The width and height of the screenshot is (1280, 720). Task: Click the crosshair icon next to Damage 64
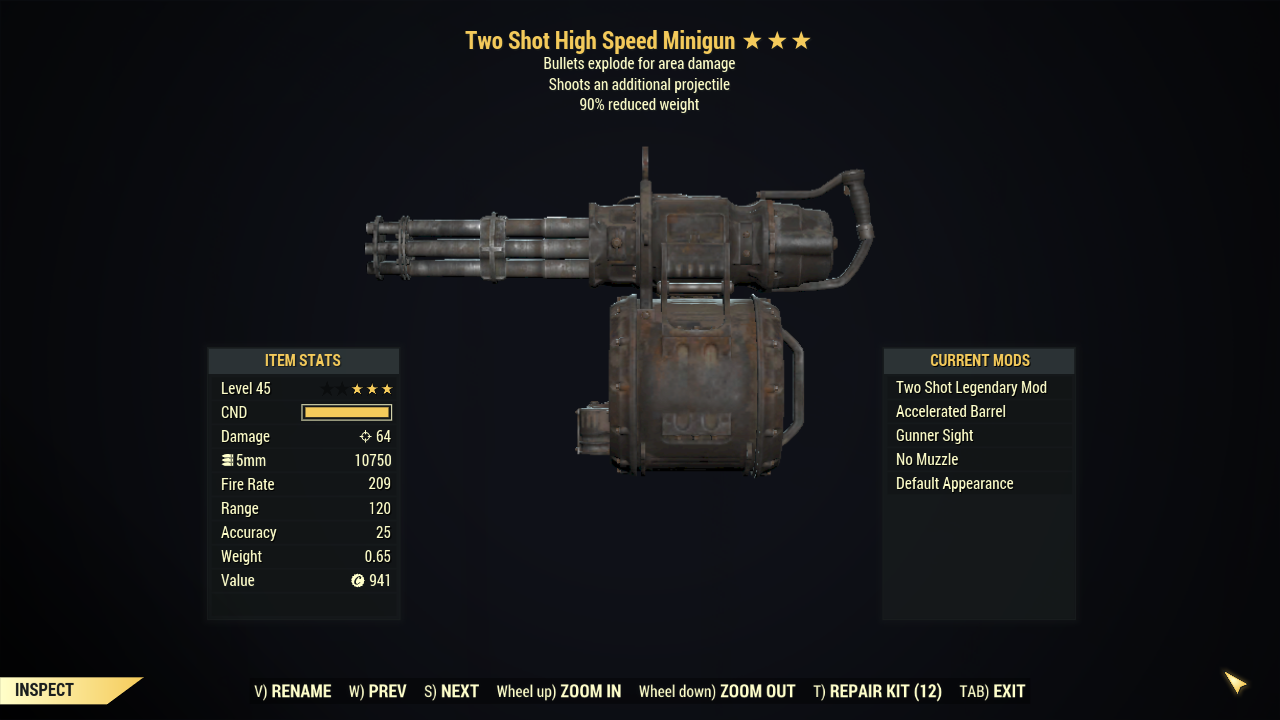[x=363, y=436]
